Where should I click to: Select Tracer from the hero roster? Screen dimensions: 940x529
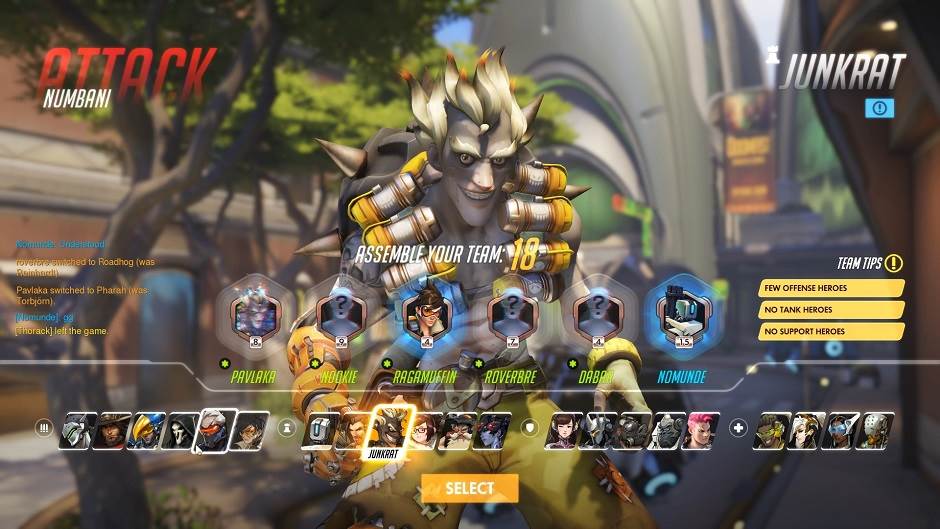(251, 430)
